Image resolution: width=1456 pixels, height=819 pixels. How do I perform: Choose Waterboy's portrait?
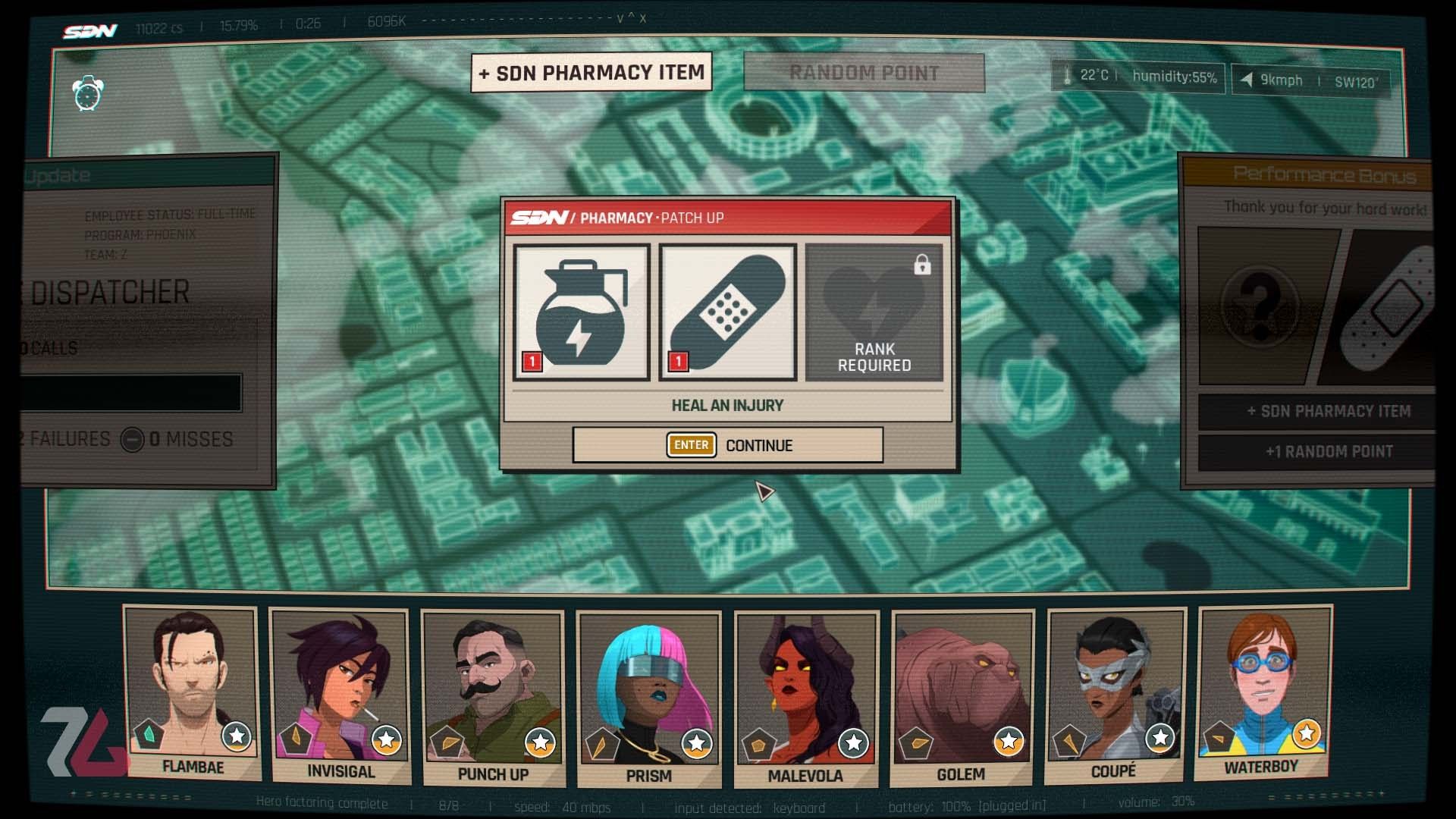point(1262,690)
